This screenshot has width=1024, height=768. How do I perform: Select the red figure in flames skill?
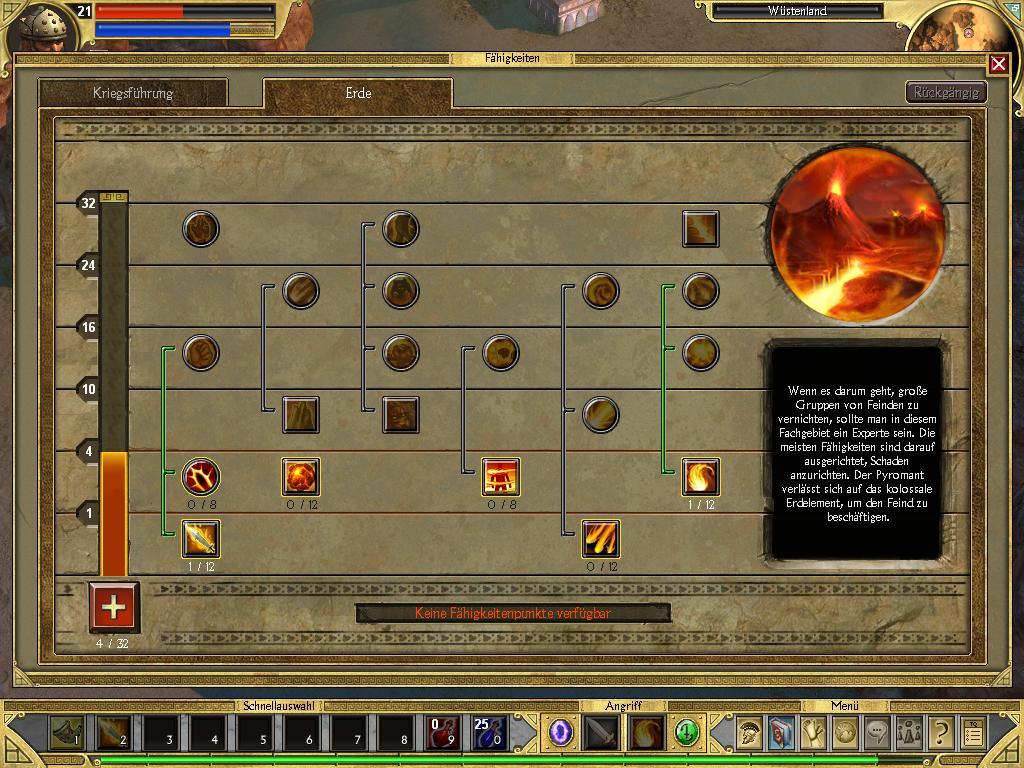[501, 477]
